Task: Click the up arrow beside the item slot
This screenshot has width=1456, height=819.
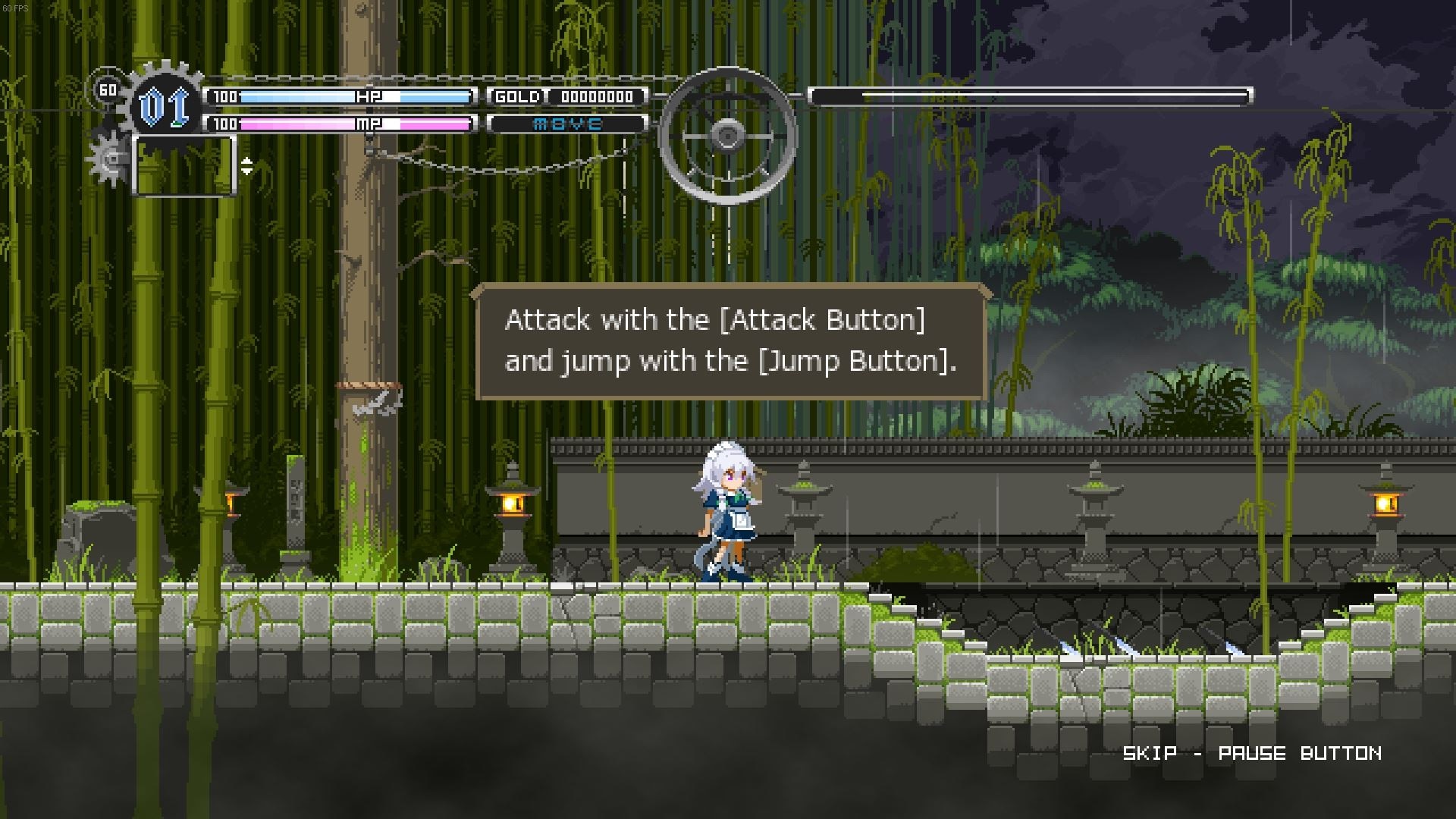Action: [x=245, y=160]
